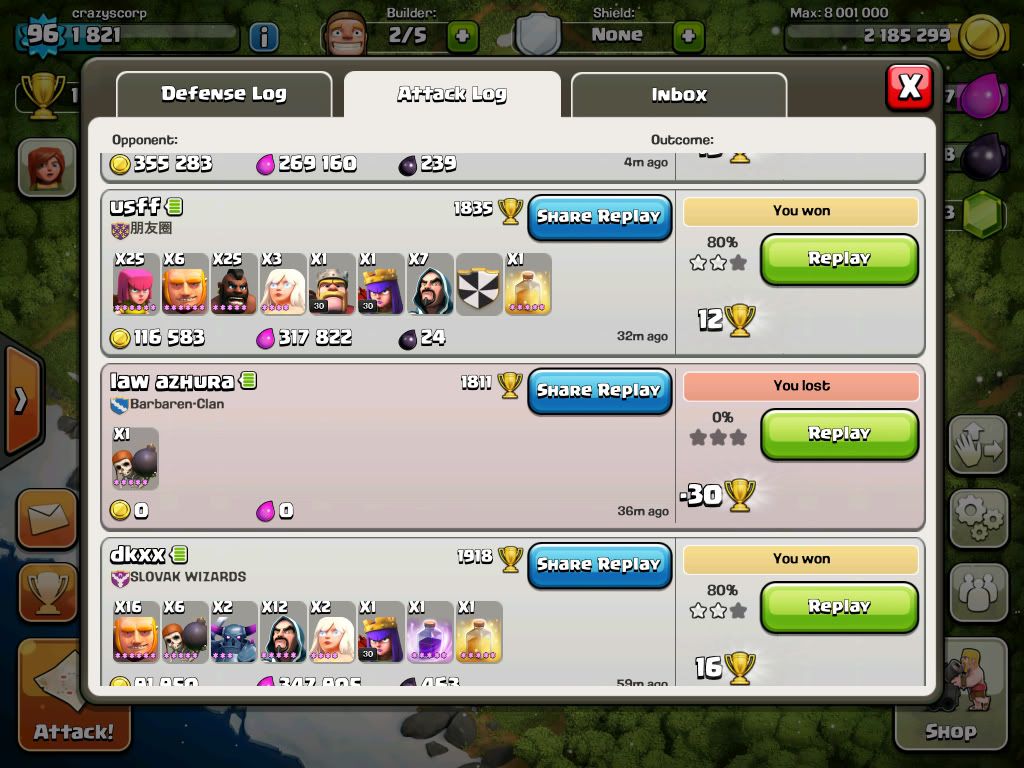
Task: Watch replay of the dkxx battle
Action: 839,607
